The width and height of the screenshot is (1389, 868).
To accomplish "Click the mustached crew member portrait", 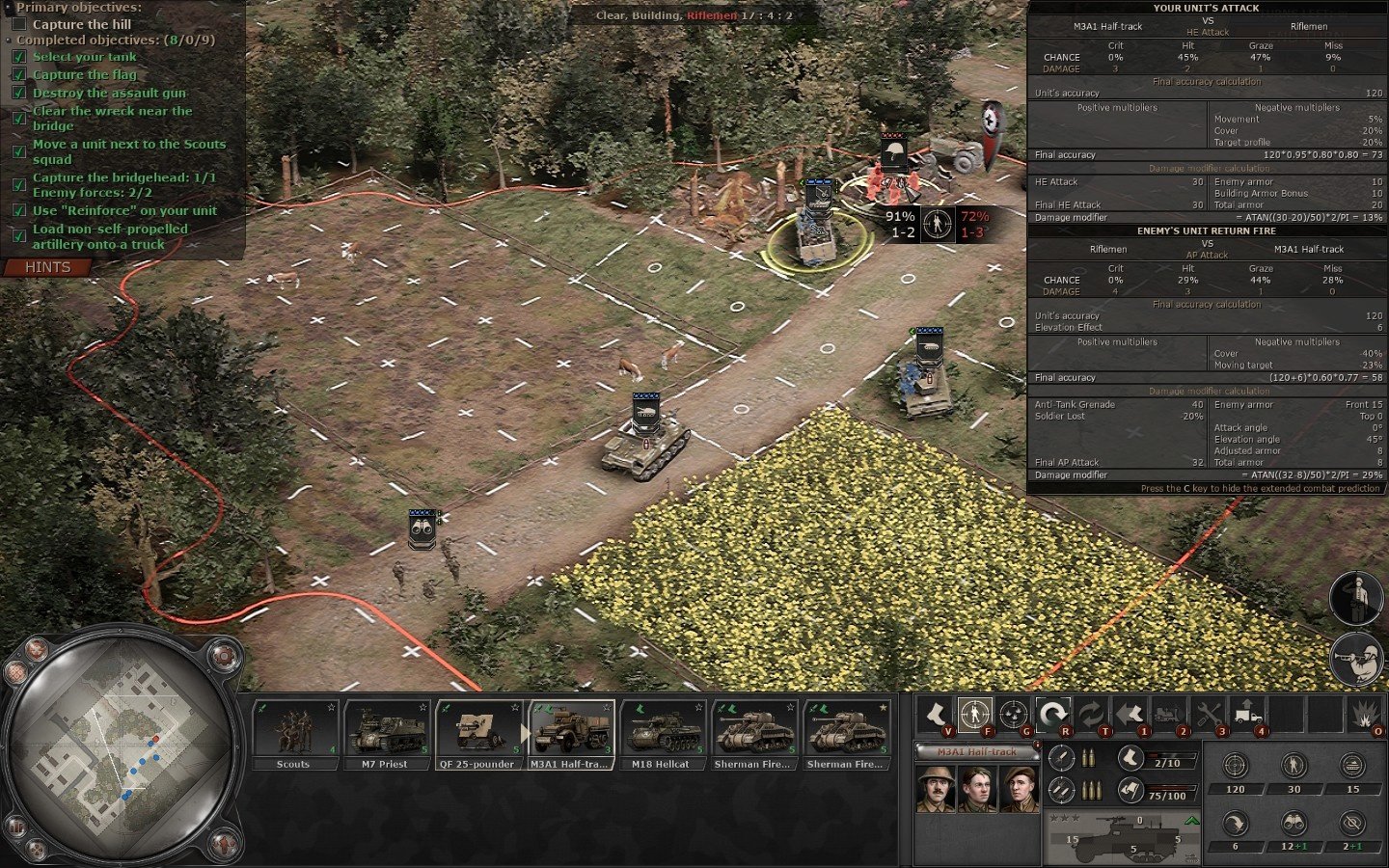I will tap(936, 790).
